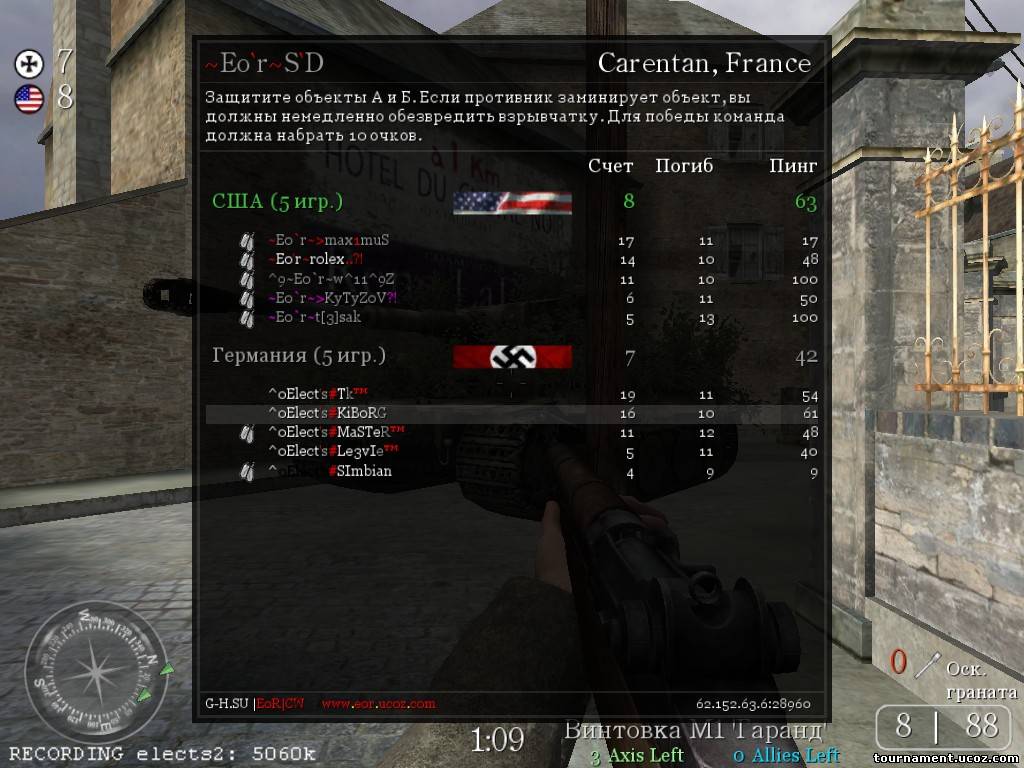Open the www.eor.ucoz.com link
Image resolution: width=1024 pixels, height=768 pixels.
378,704
